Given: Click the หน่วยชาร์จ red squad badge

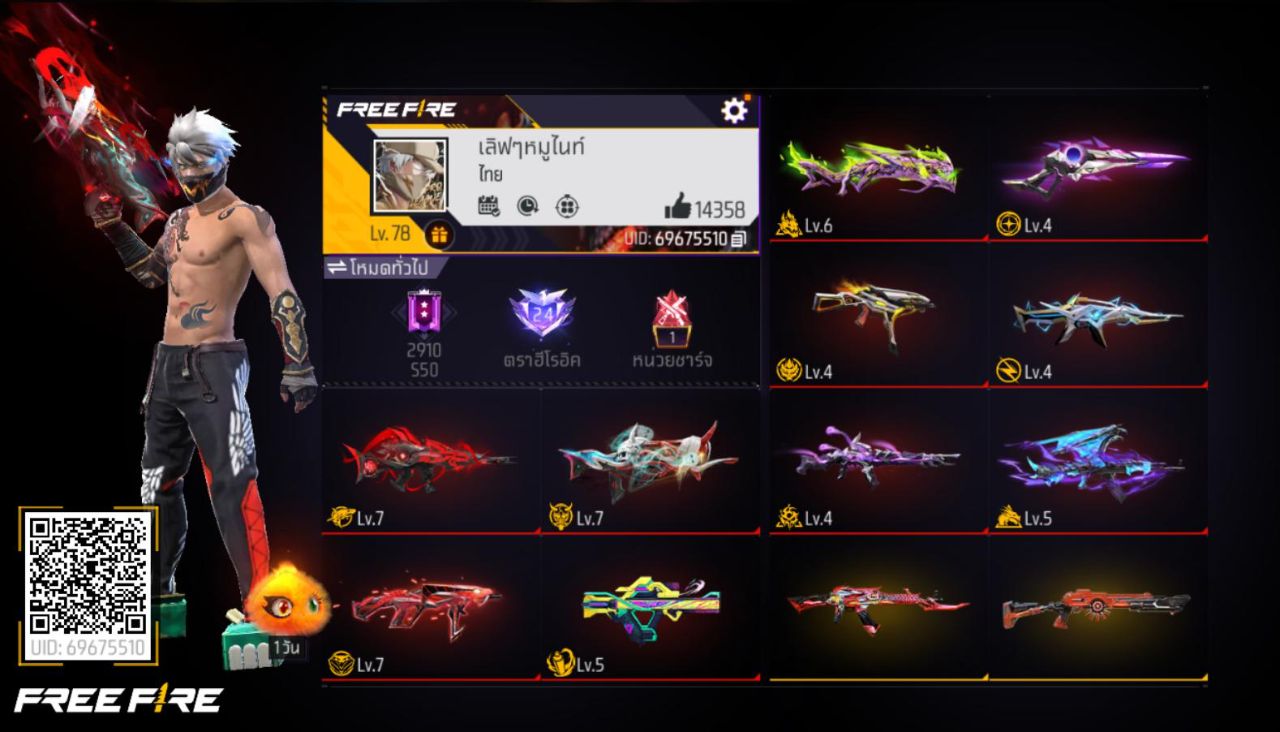Looking at the screenshot, I should [670, 314].
